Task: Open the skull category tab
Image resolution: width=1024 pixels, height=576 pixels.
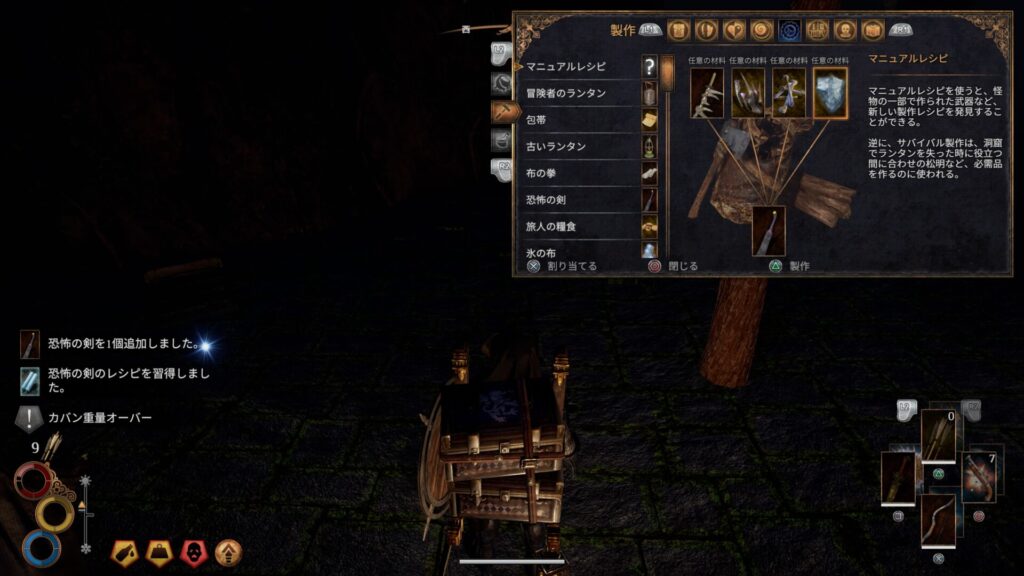Action: (845, 30)
